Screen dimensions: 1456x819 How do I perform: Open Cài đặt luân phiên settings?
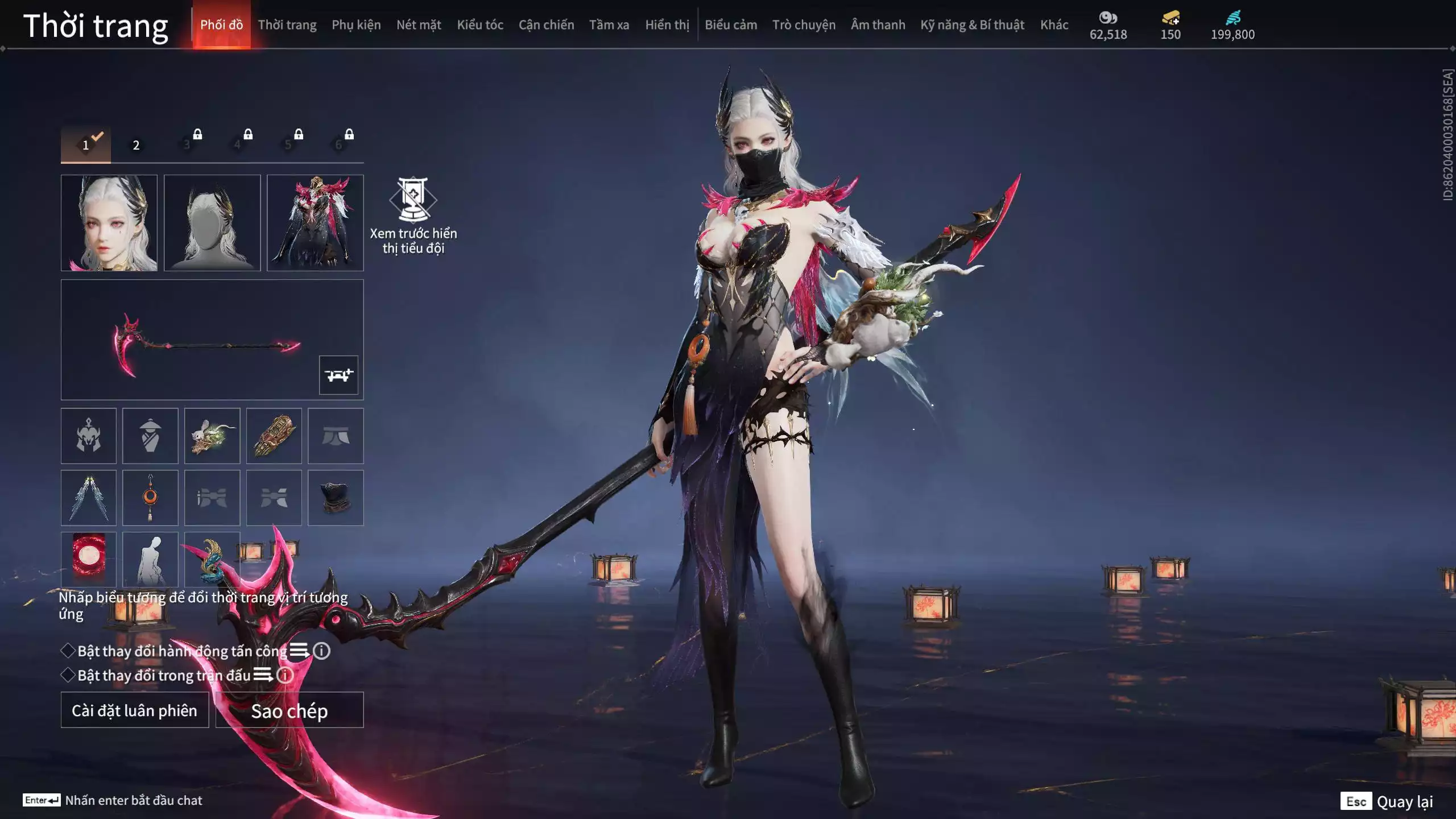[x=135, y=710]
